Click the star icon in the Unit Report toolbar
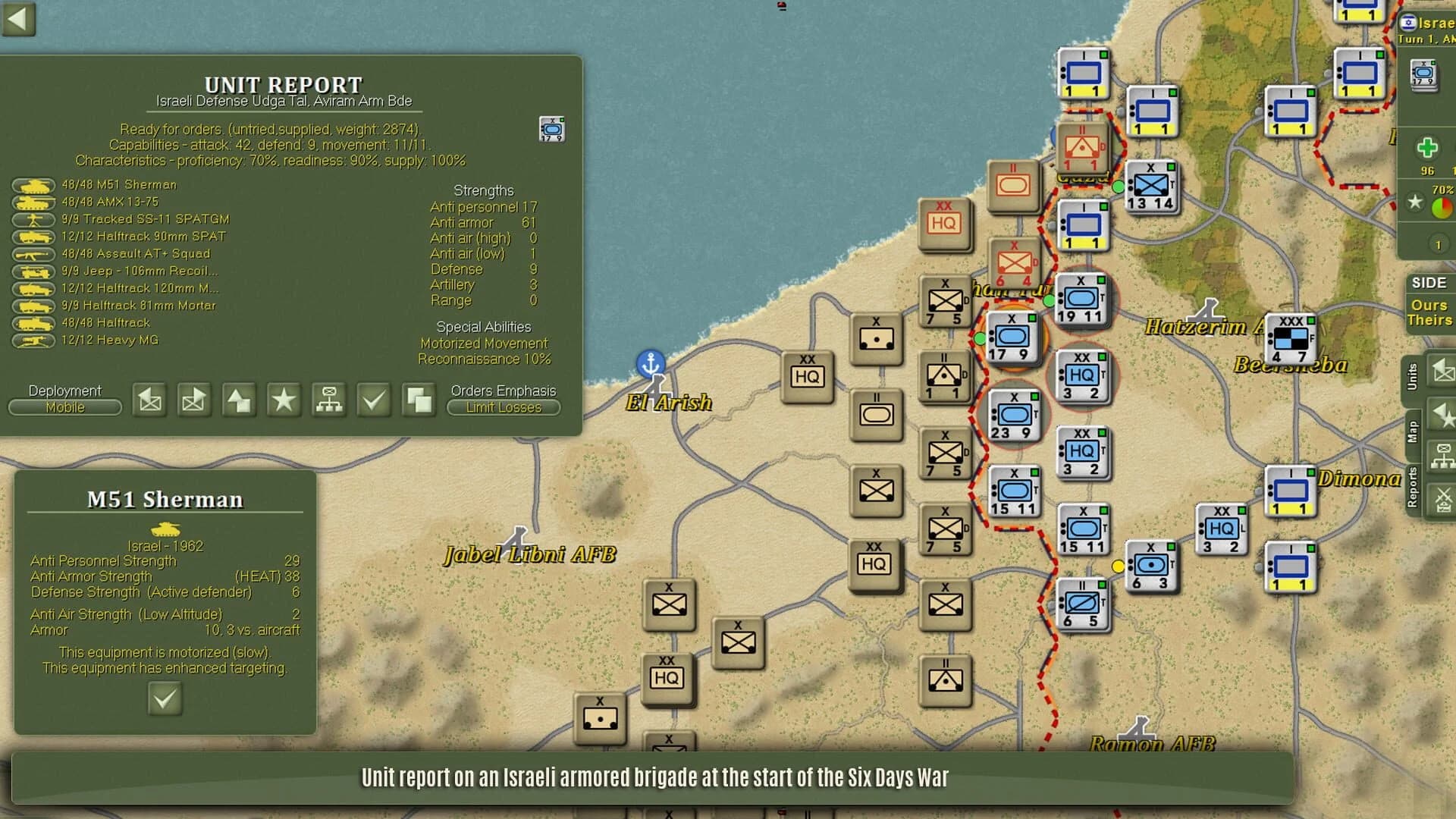 click(283, 400)
